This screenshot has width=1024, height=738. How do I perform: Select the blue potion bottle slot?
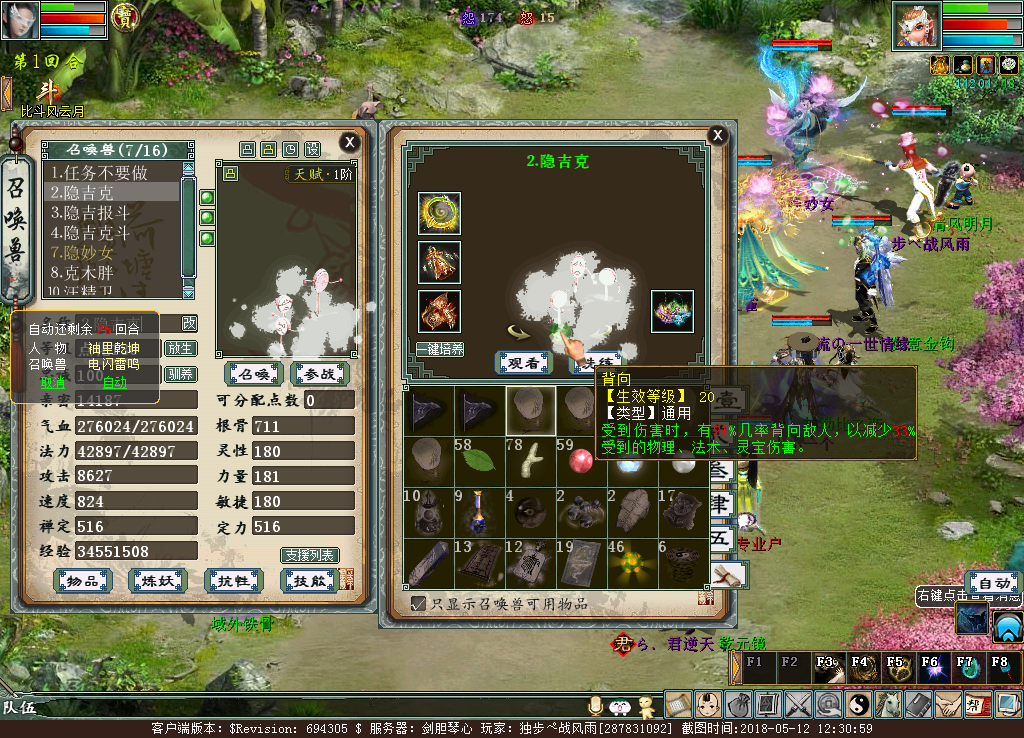pos(480,511)
